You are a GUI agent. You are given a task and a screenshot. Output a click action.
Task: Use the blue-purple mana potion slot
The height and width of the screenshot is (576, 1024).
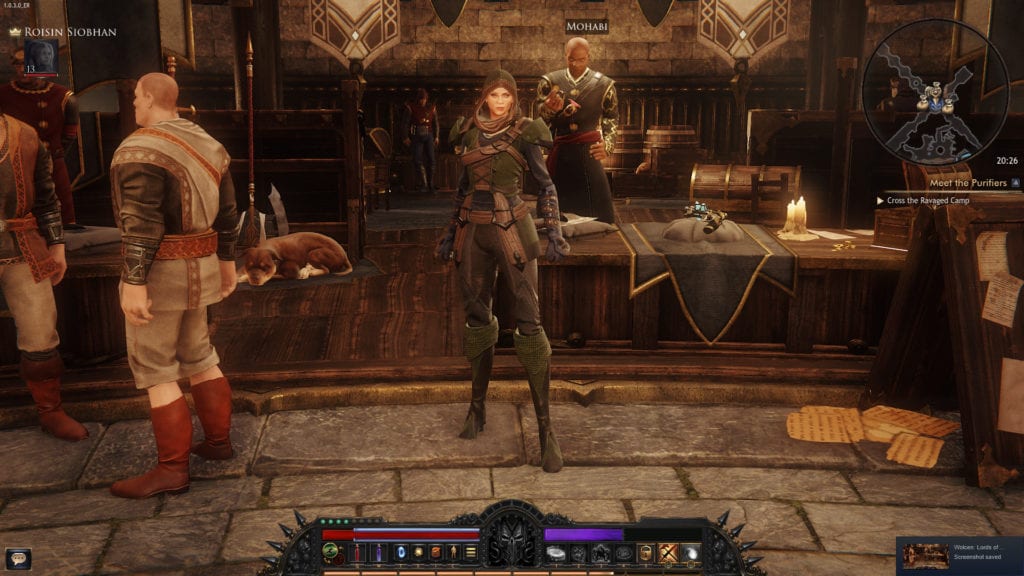point(379,553)
